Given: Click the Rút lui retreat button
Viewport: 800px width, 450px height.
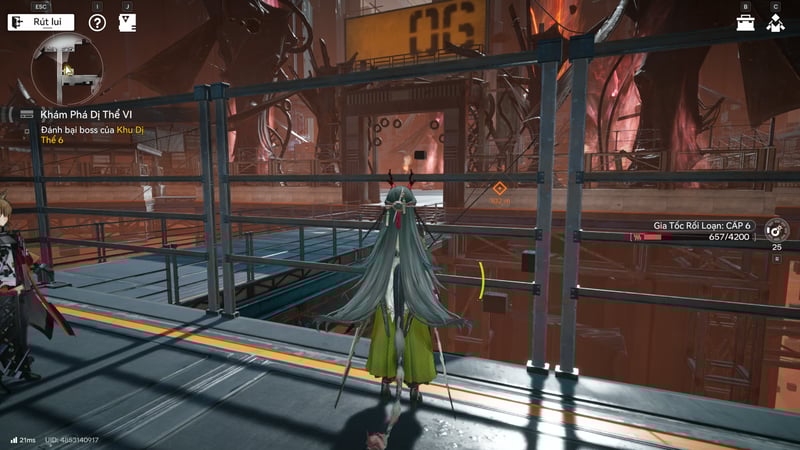Looking at the screenshot, I should pyautogui.click(x=41, y=22).
